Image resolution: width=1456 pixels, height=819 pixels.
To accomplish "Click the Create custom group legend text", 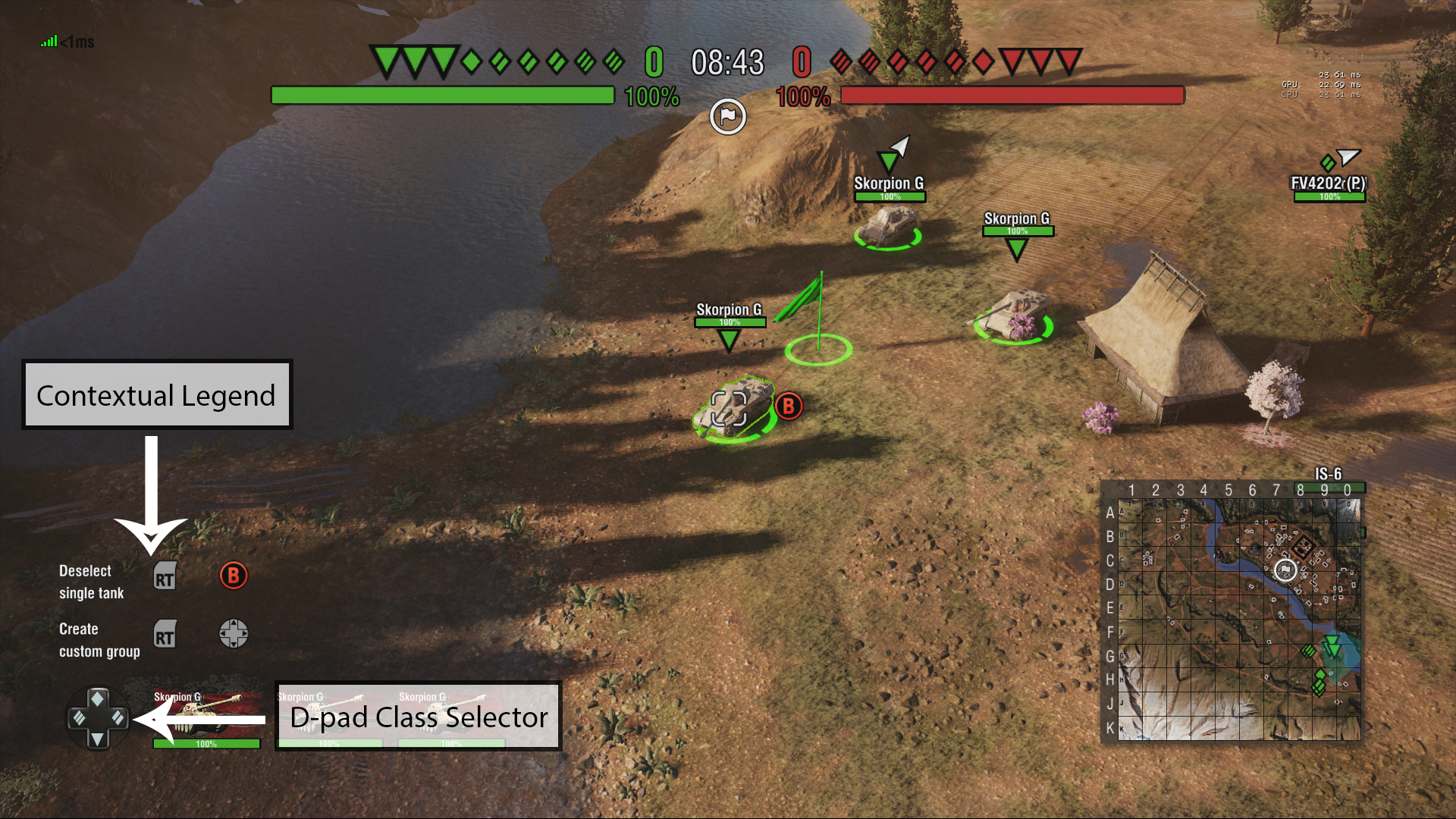I will [99, 639].
